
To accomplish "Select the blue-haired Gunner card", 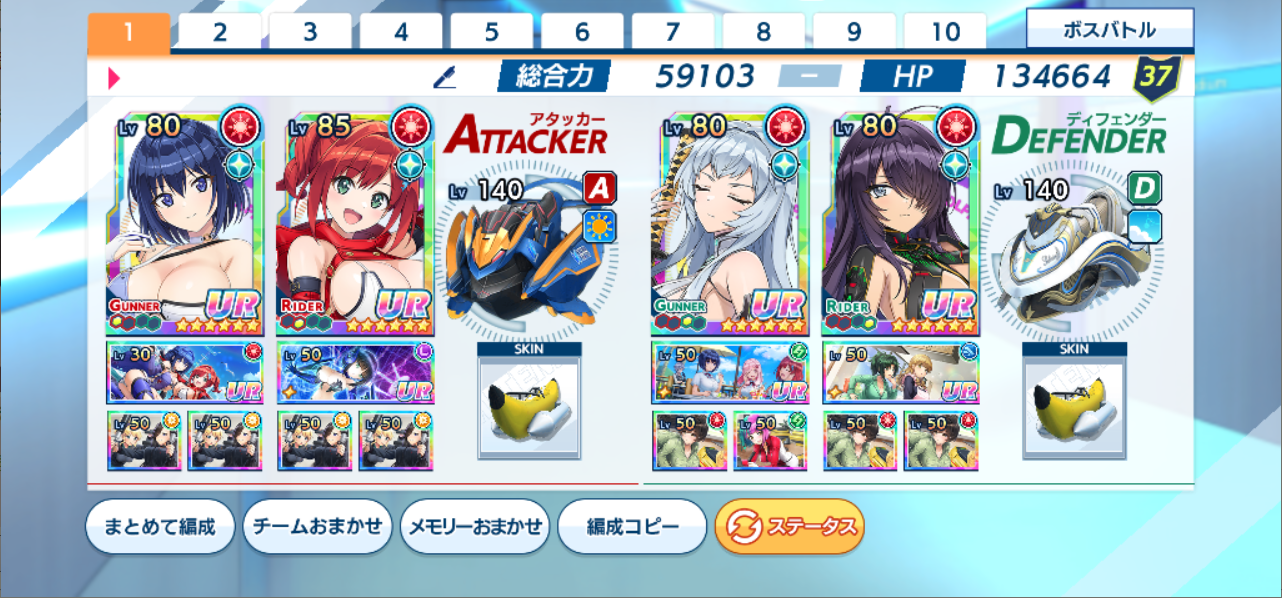I will 184,222.
